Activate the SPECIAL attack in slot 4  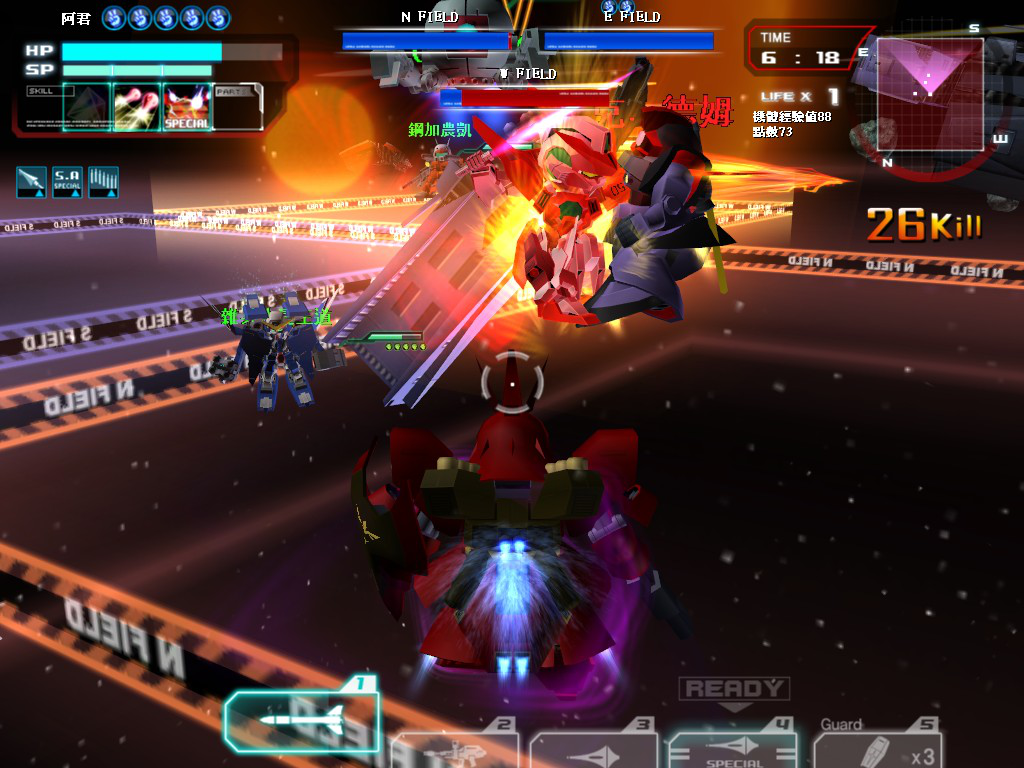pyautogui.click(x=732, y=750)
